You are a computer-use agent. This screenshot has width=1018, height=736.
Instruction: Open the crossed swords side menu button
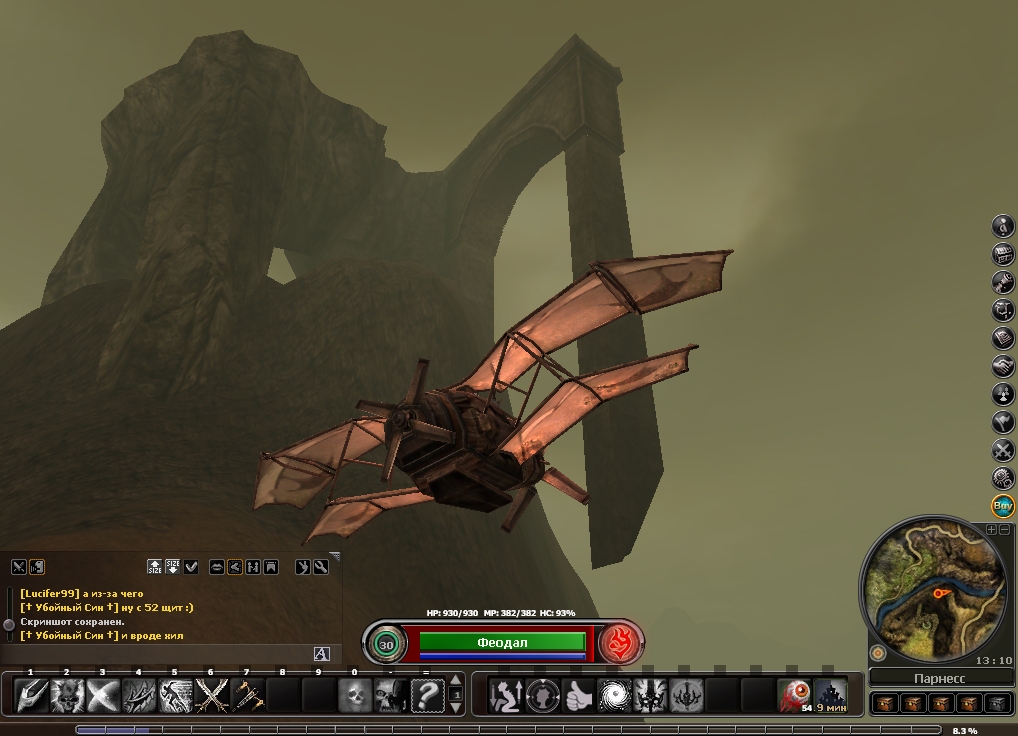[x=1003, y=451]
